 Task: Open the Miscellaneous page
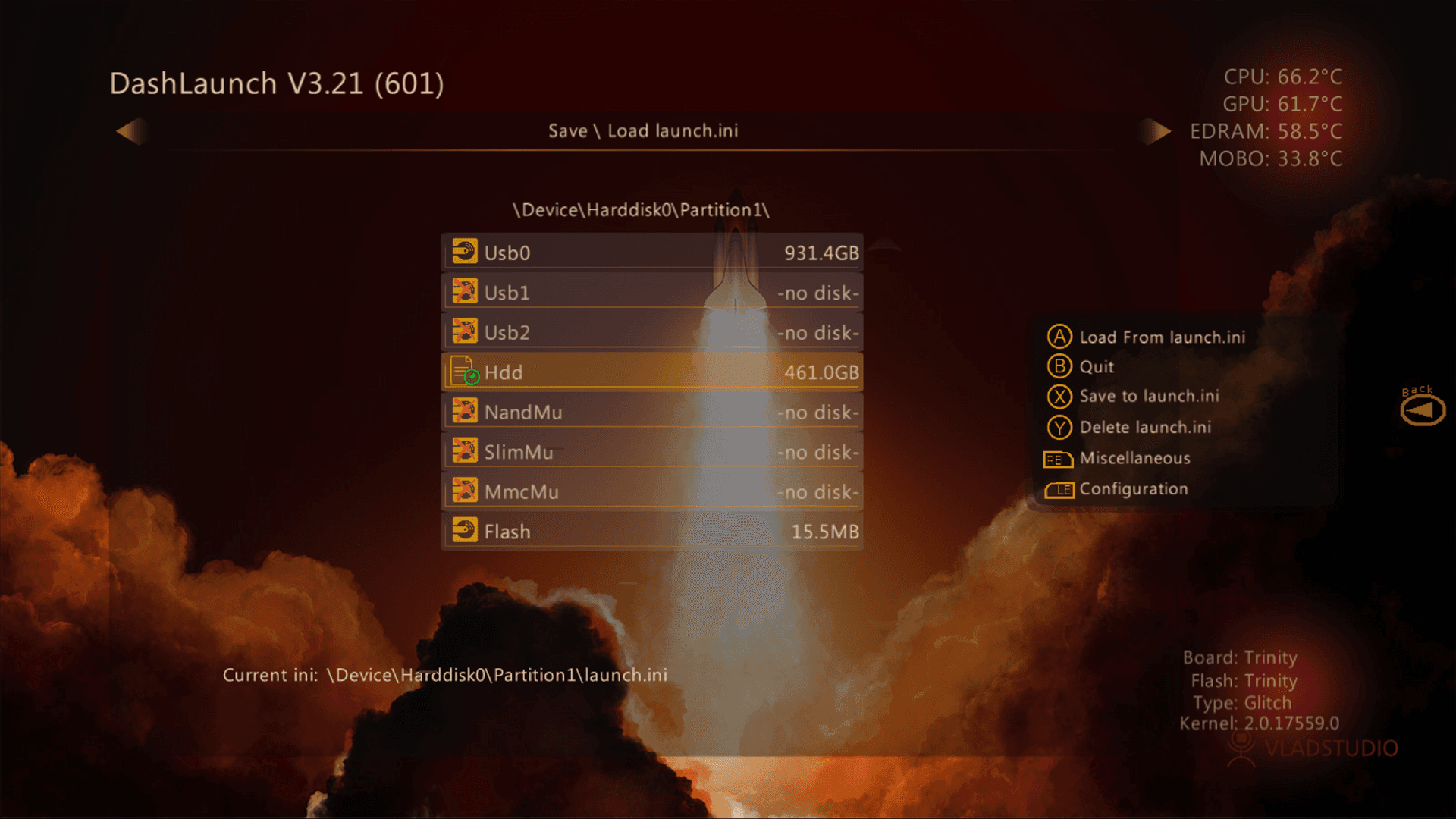[1134, 459]
